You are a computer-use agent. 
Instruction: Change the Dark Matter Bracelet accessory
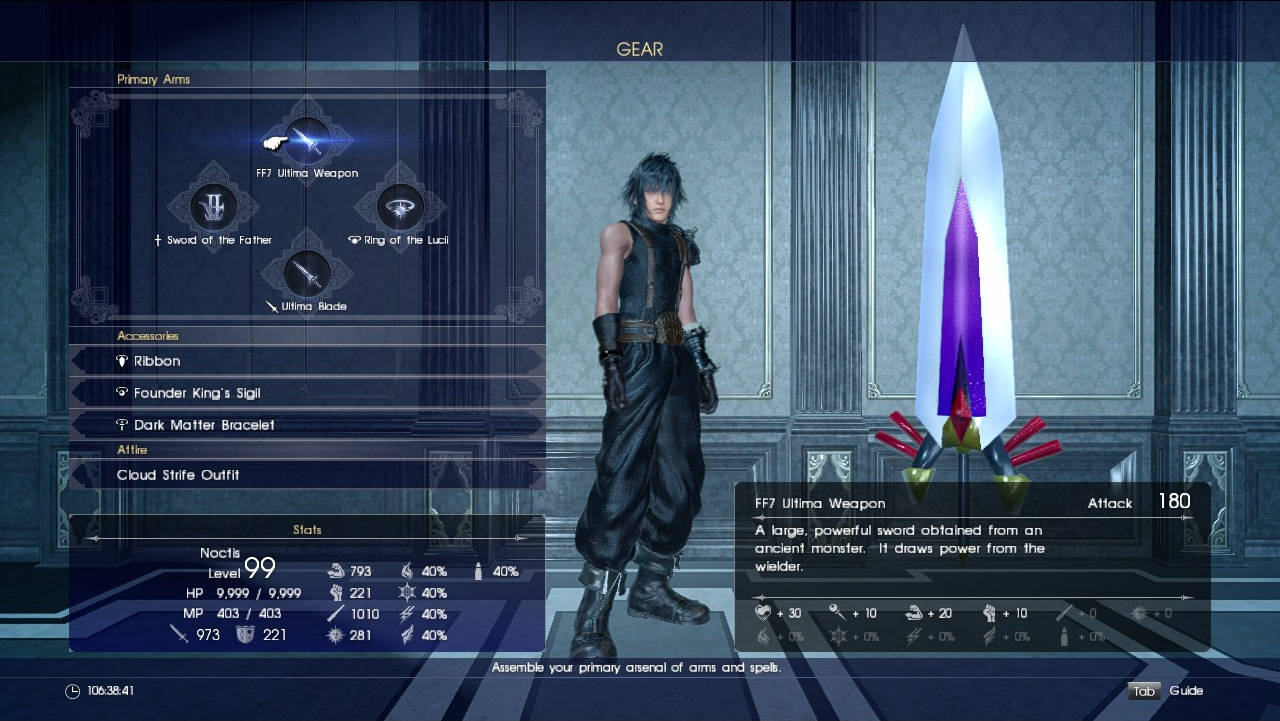click(x=307, y=425)
